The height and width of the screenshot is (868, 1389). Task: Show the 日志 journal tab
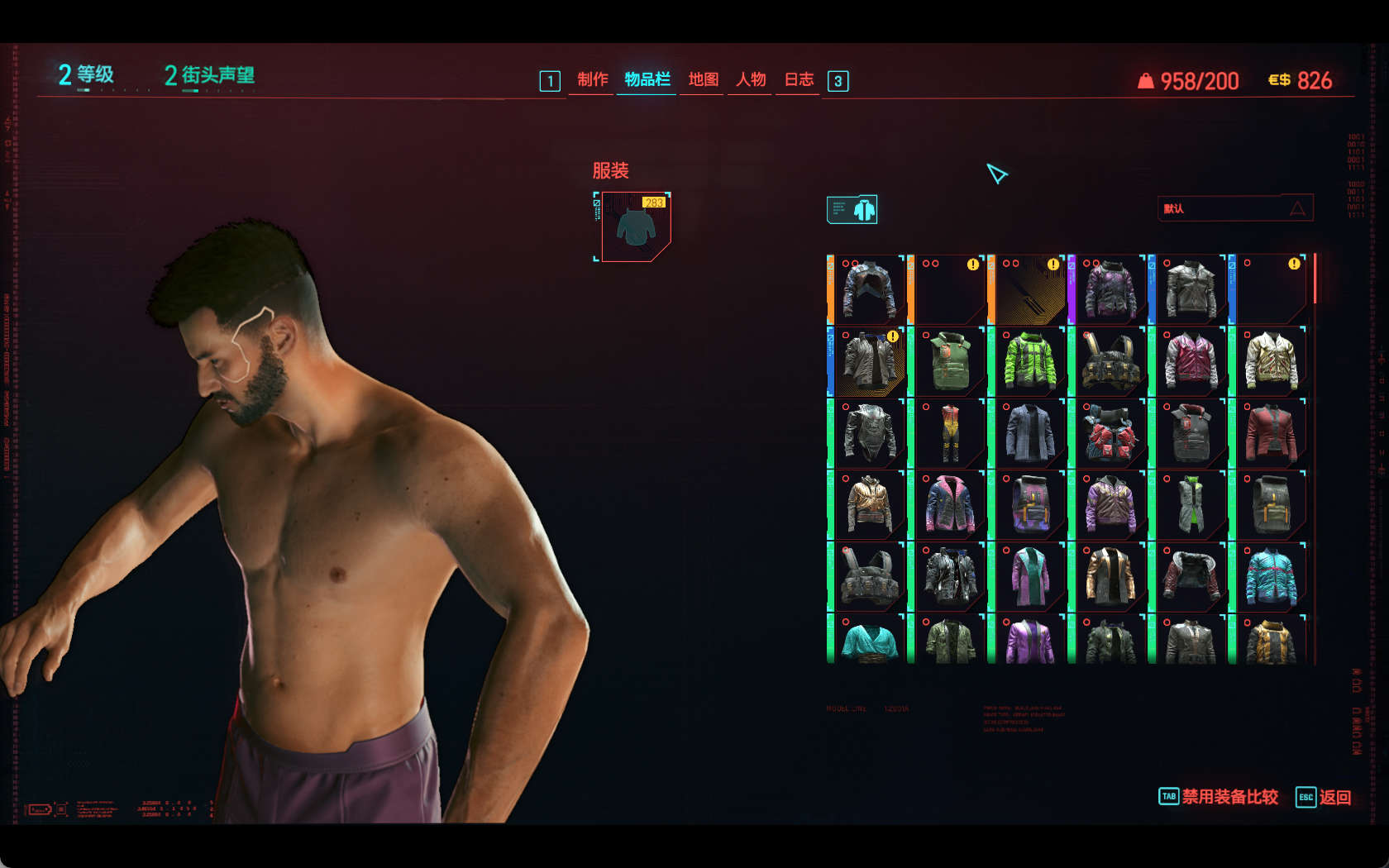tap(799, 79)
